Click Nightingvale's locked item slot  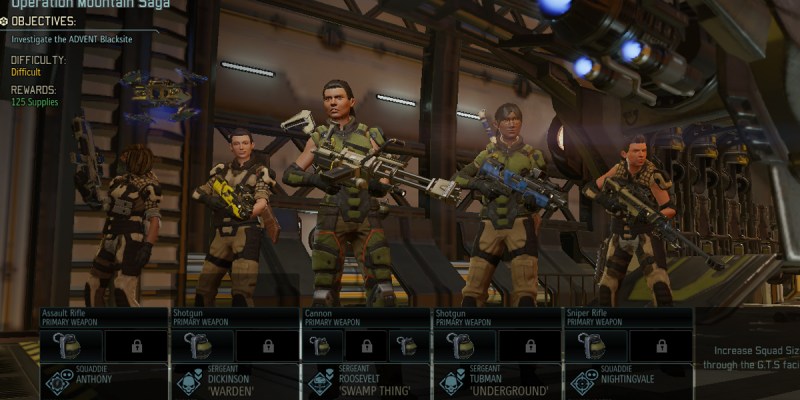pos(659,346)
